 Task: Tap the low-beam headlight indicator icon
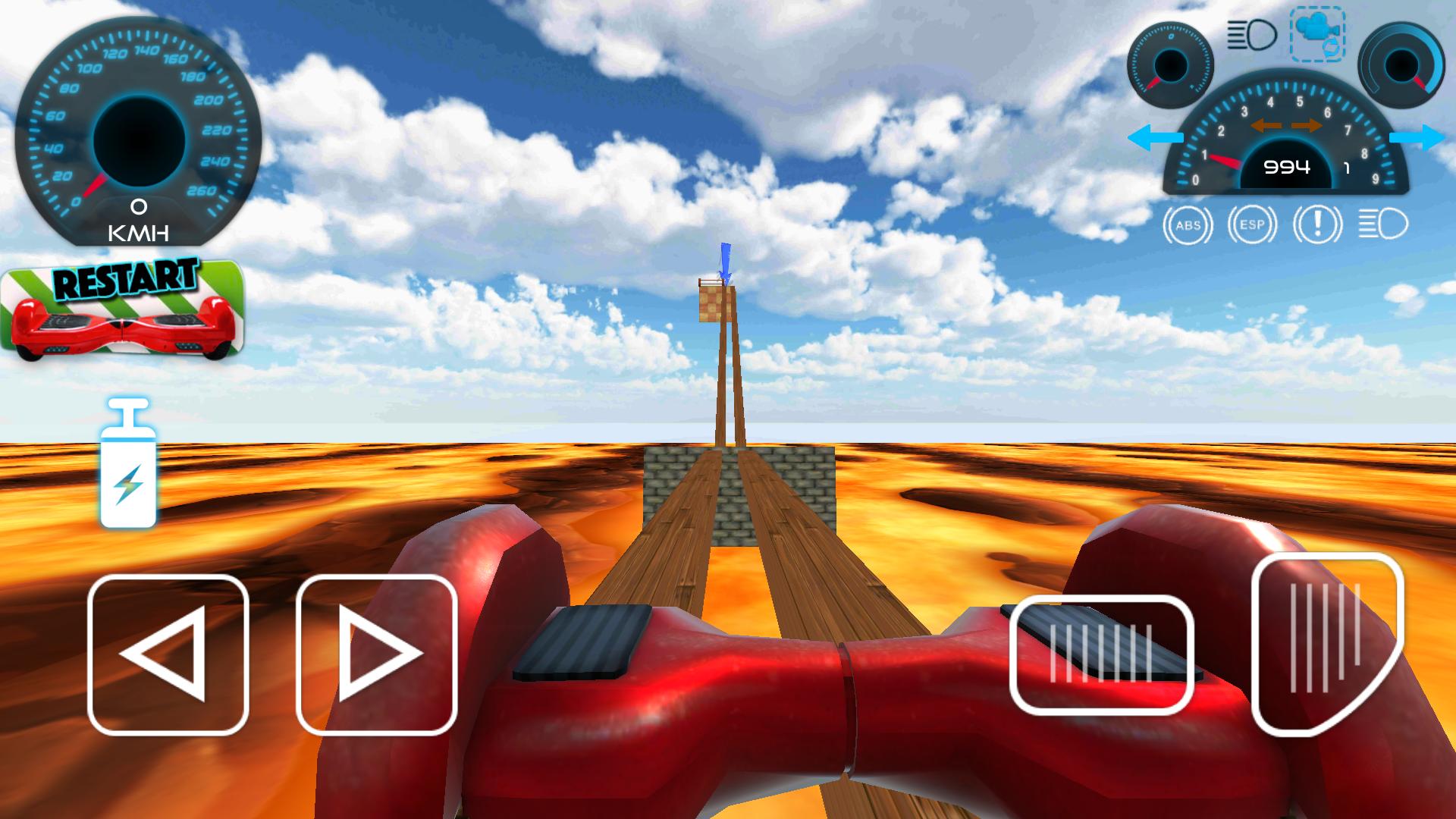pos(1380,224)
